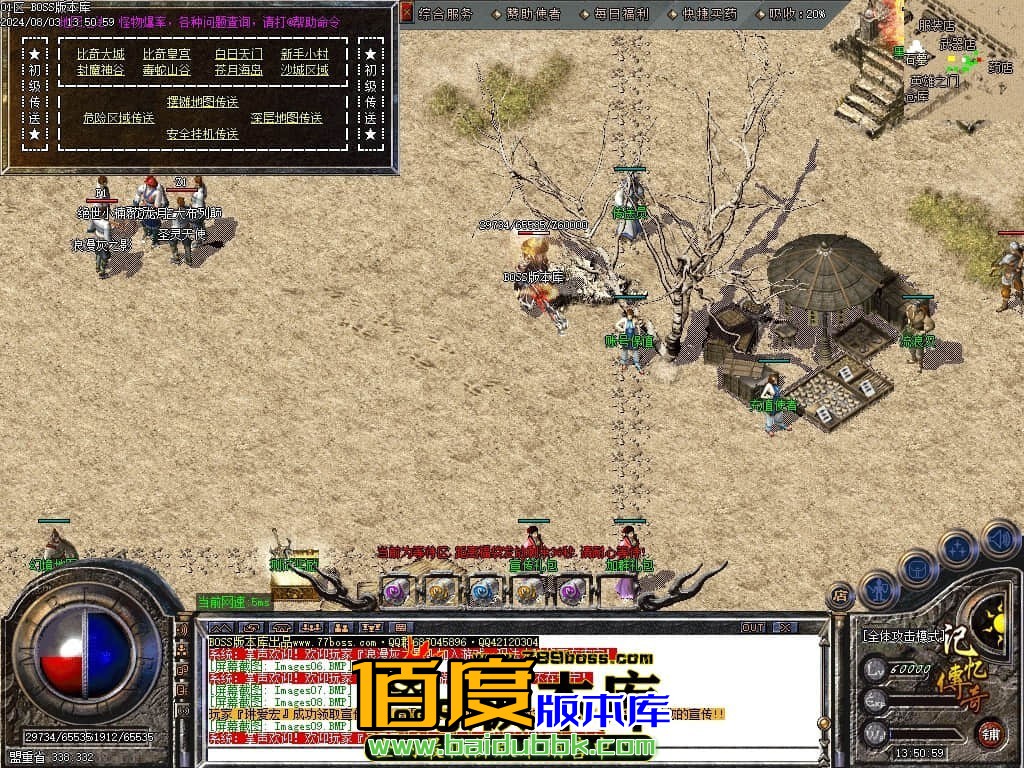Choose the 比奇皇宫 teleport link
Screen dimensions: 1024x768
(166, 54)
